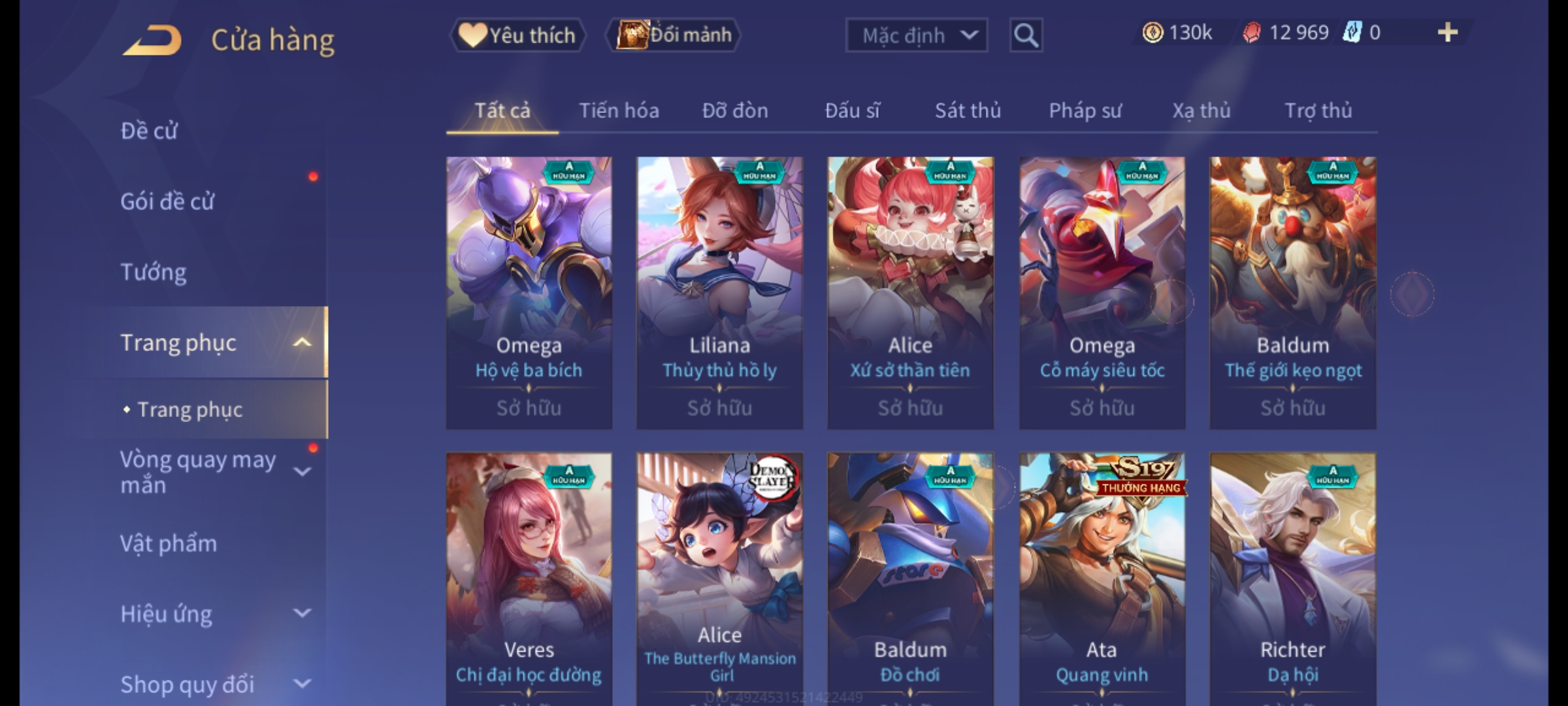Open Đổi mảnh fragment exchange
Viewport: 1568px width, 706px height.
(674, 35)
